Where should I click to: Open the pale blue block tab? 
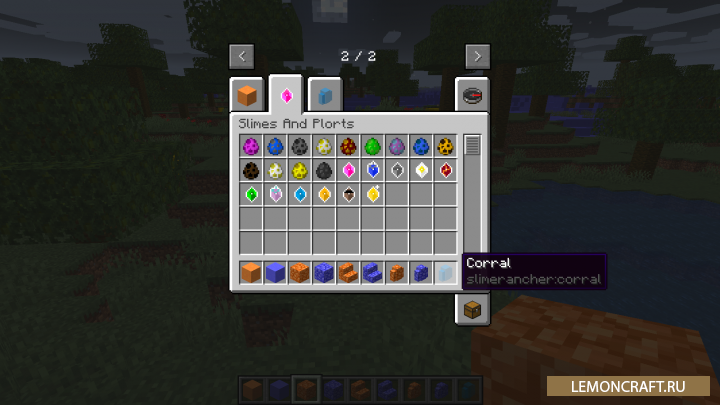[x=325, y=96]
